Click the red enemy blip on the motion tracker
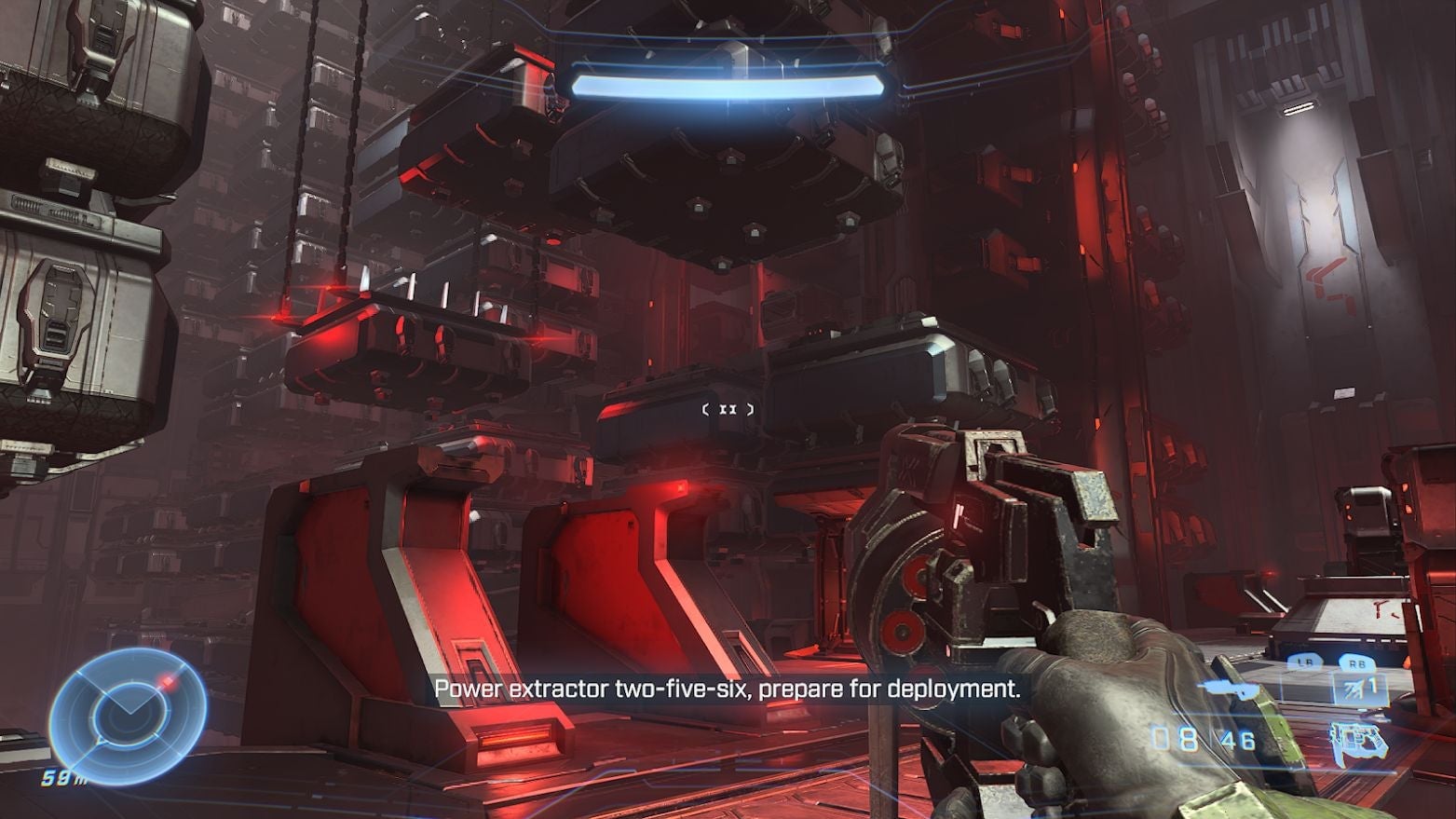The image size is (1456, 819). pyautogui.click(x=169, y=682)
